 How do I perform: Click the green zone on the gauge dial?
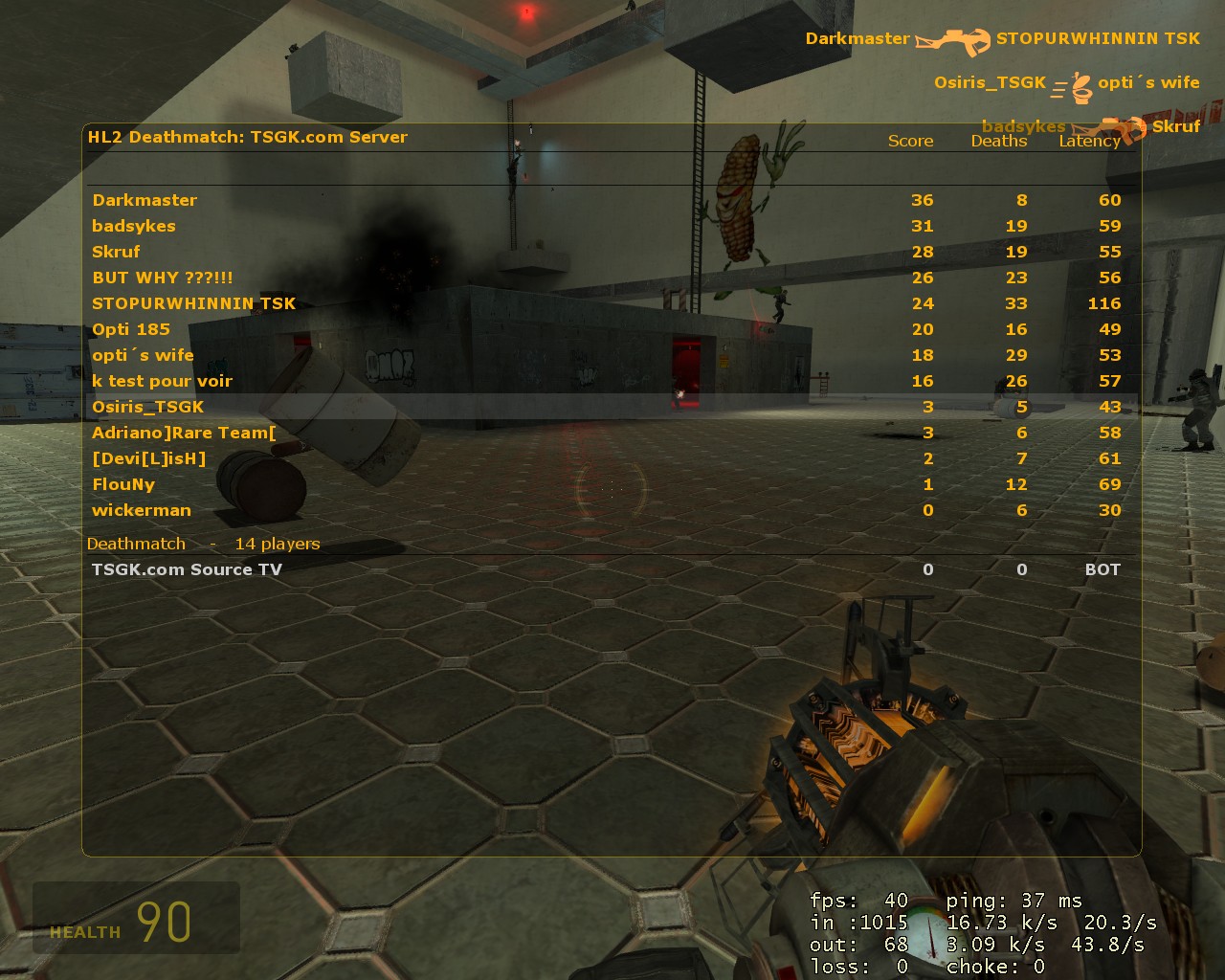[x=915, y=910]
